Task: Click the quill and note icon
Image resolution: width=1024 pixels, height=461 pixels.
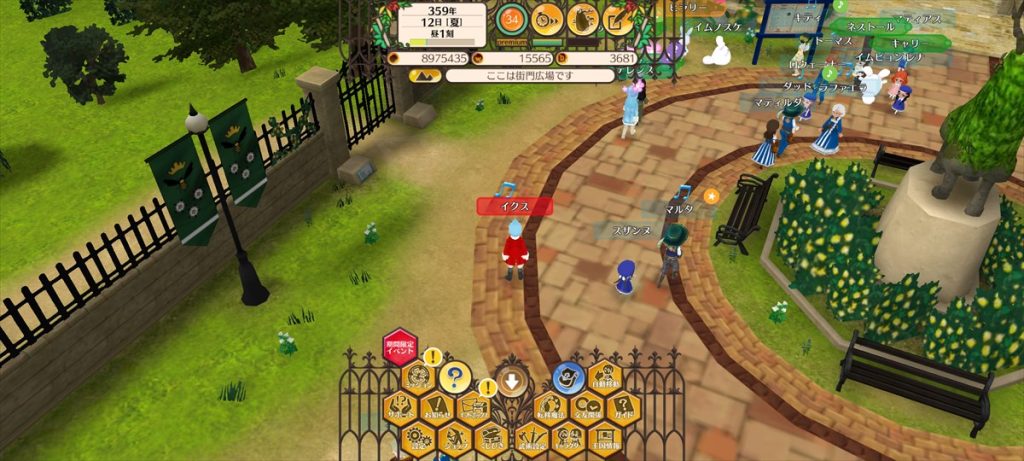Action: (618, 18)
